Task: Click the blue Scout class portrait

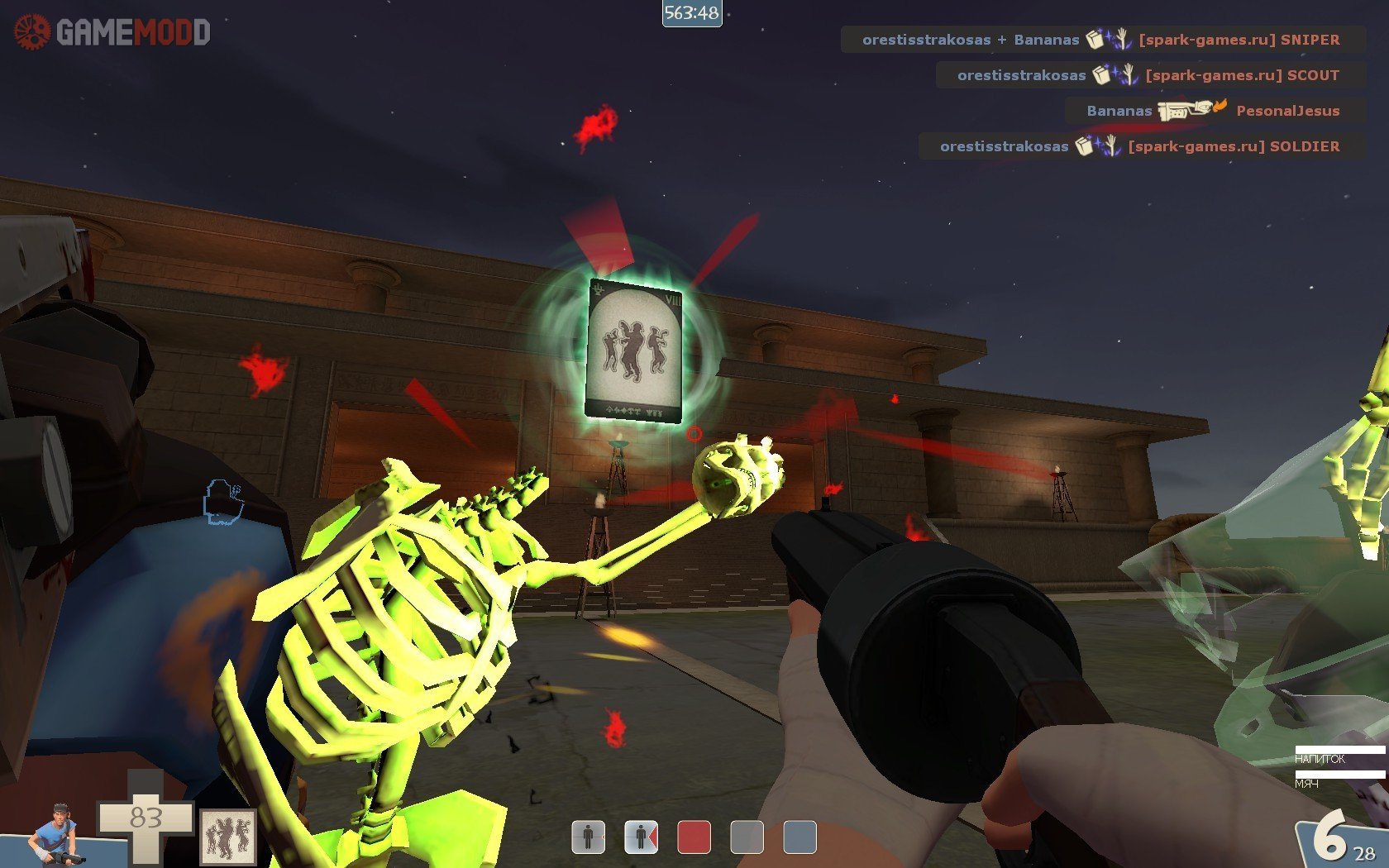Action: 55,833
